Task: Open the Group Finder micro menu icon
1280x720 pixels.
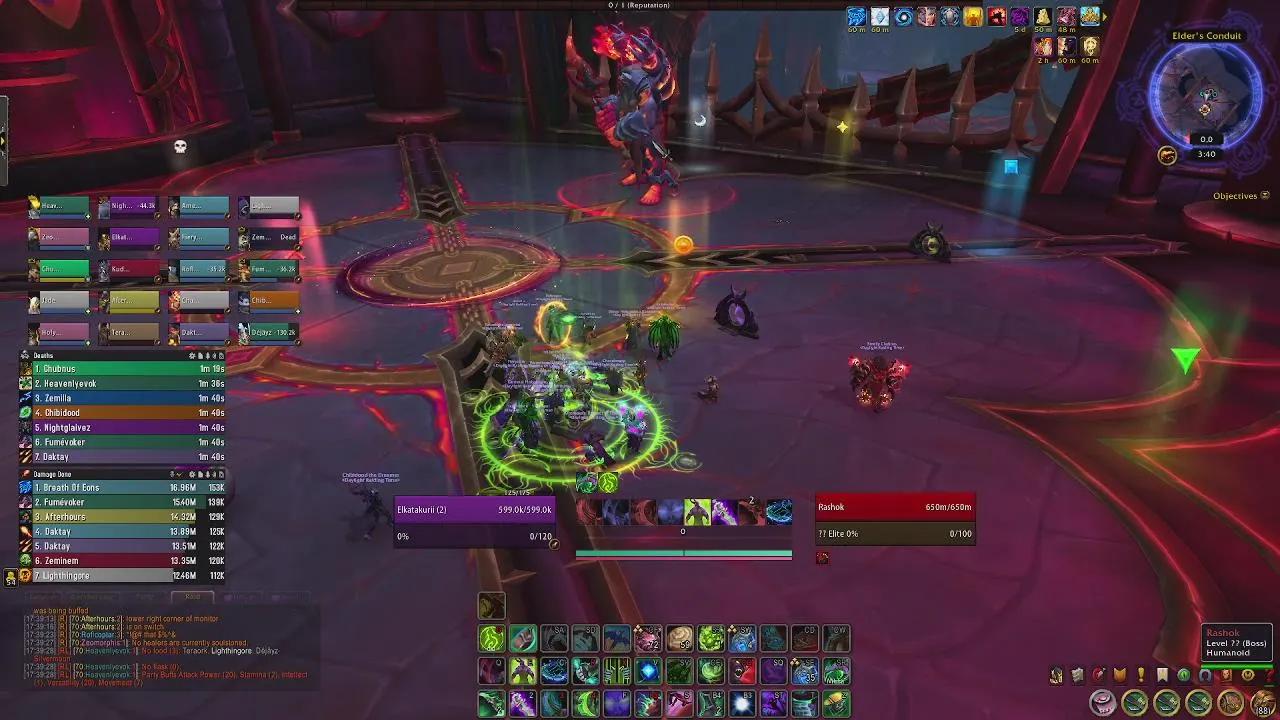Action: click(1205, 675)
